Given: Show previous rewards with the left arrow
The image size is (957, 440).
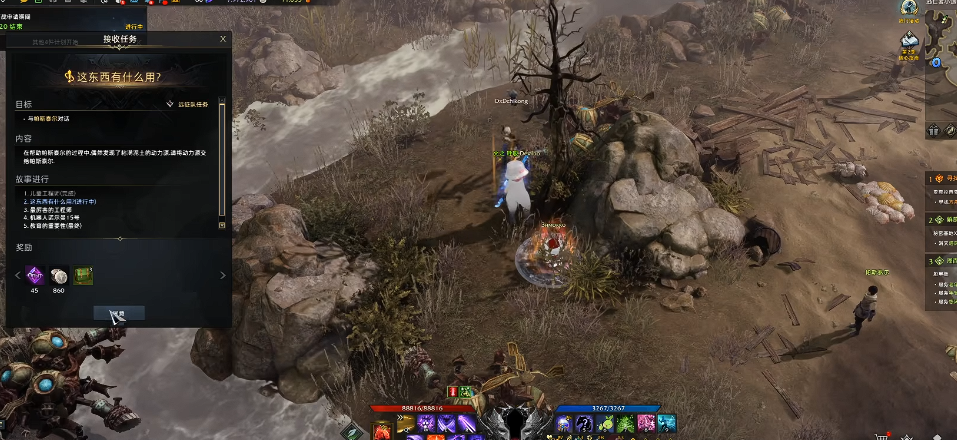Looking at the screenshot, I should click(16, 275).
